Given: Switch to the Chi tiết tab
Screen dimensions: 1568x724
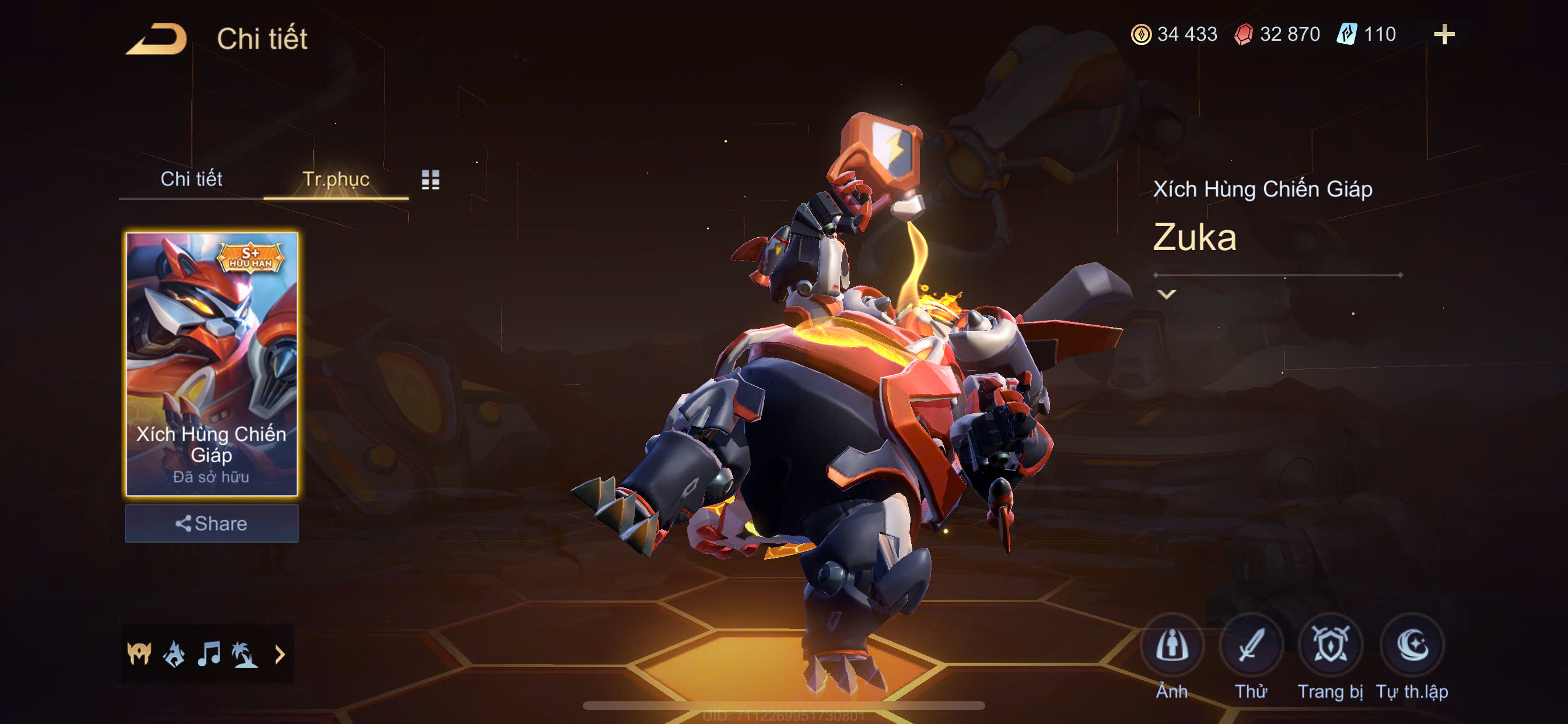Looking at the screenshot, I should 191,179.
